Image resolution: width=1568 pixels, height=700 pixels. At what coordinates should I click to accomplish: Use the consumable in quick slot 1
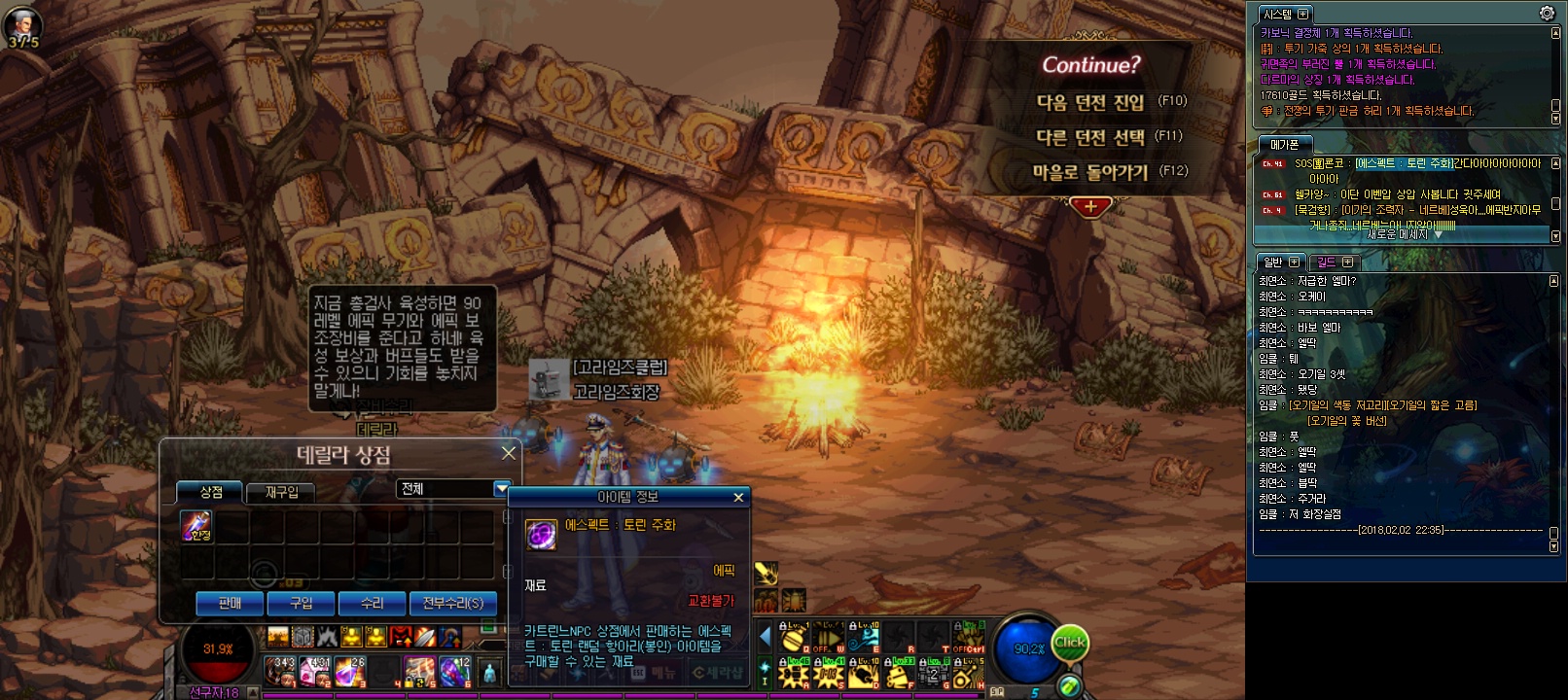(281, 669)
